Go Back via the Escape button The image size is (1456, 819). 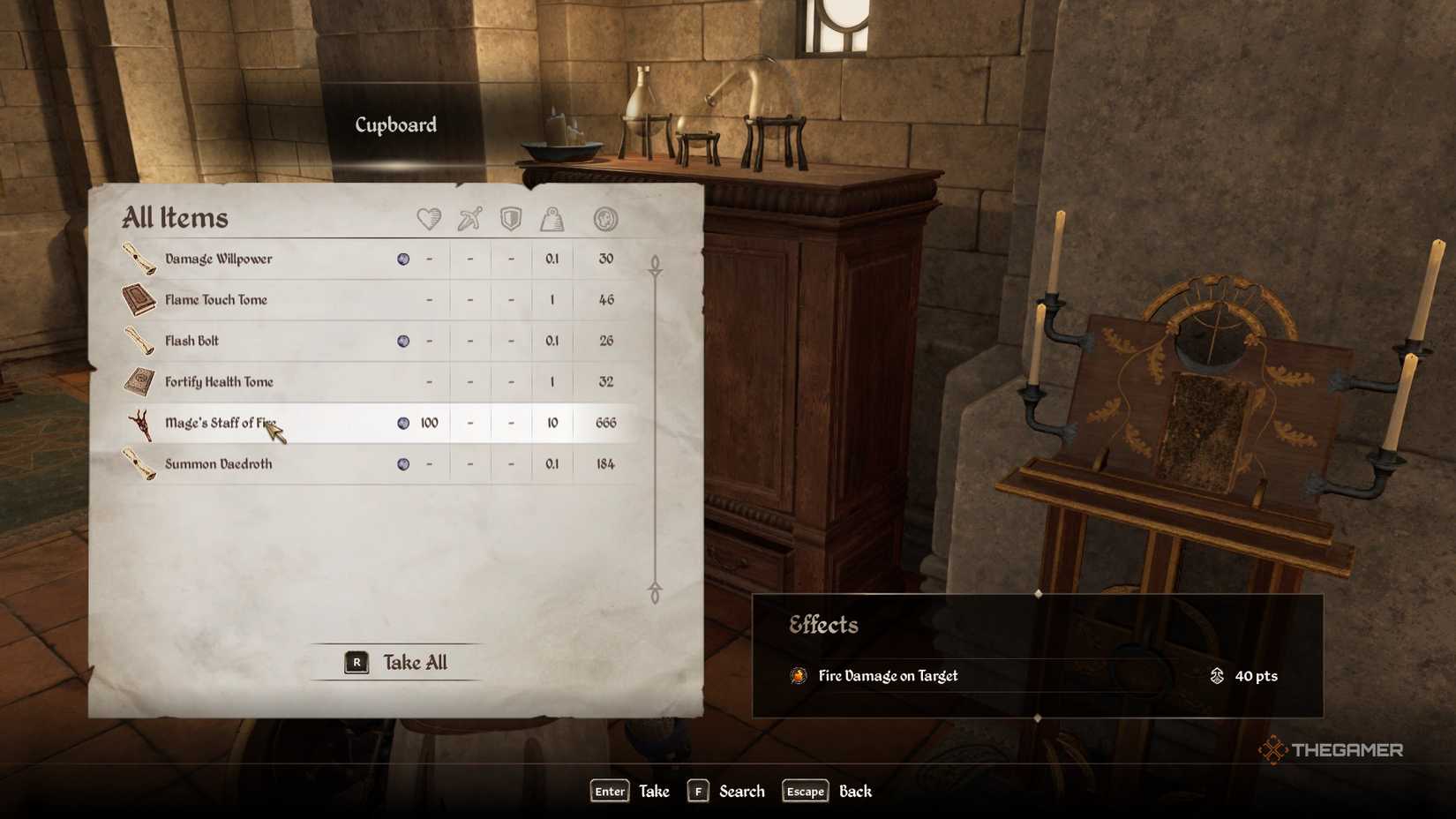[x=804, y=792]
